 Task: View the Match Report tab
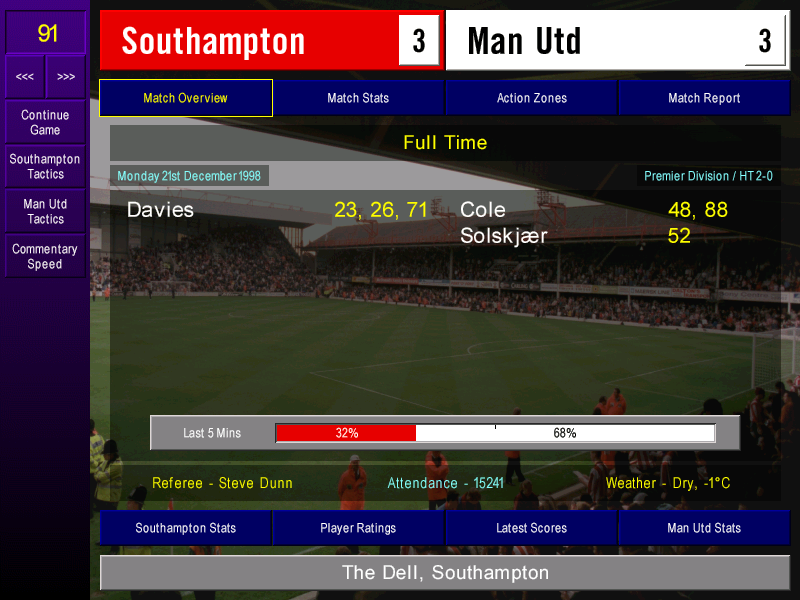click(x=704, y=98)
